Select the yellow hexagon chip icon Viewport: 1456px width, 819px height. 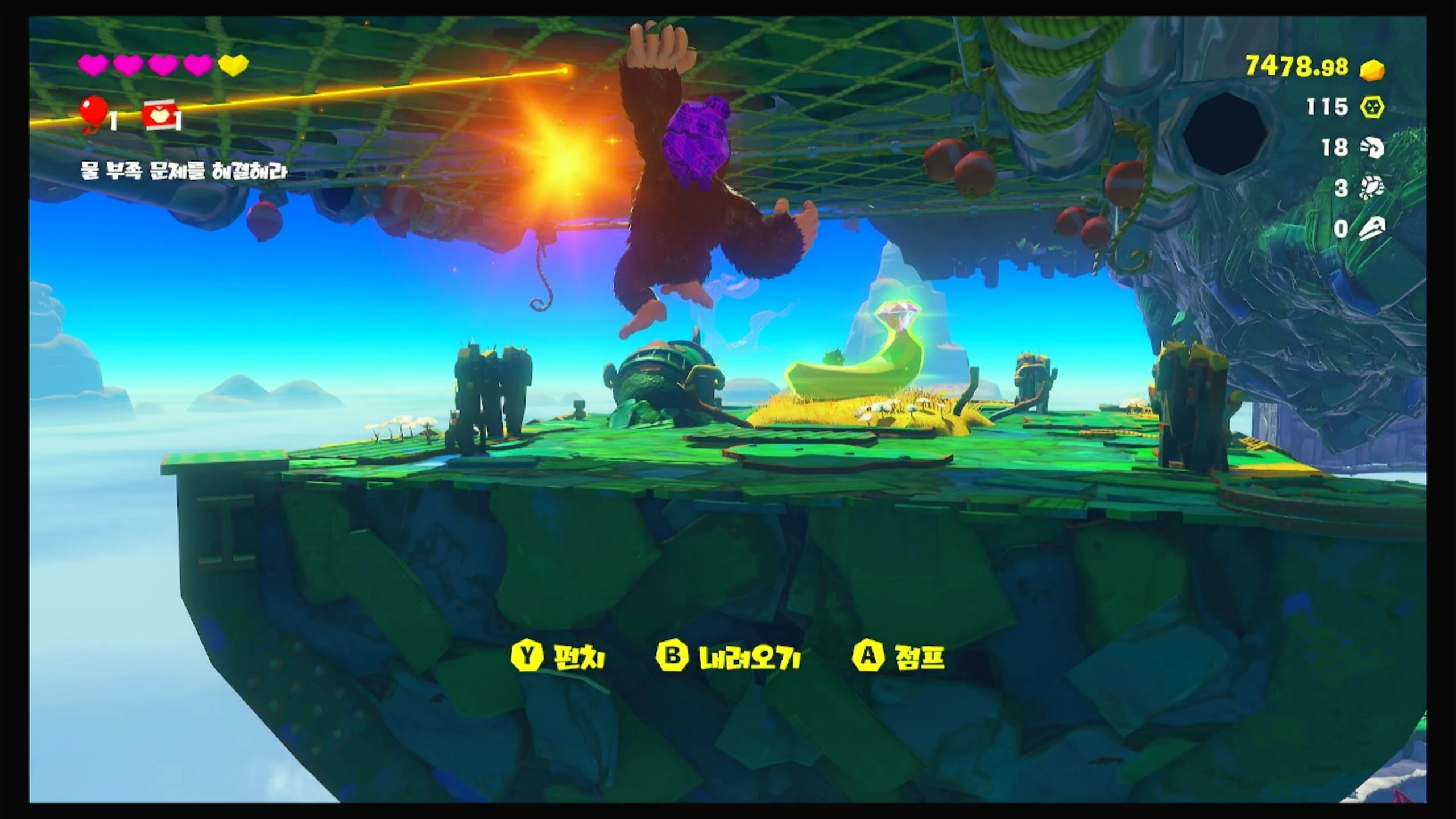[1372, 107]
